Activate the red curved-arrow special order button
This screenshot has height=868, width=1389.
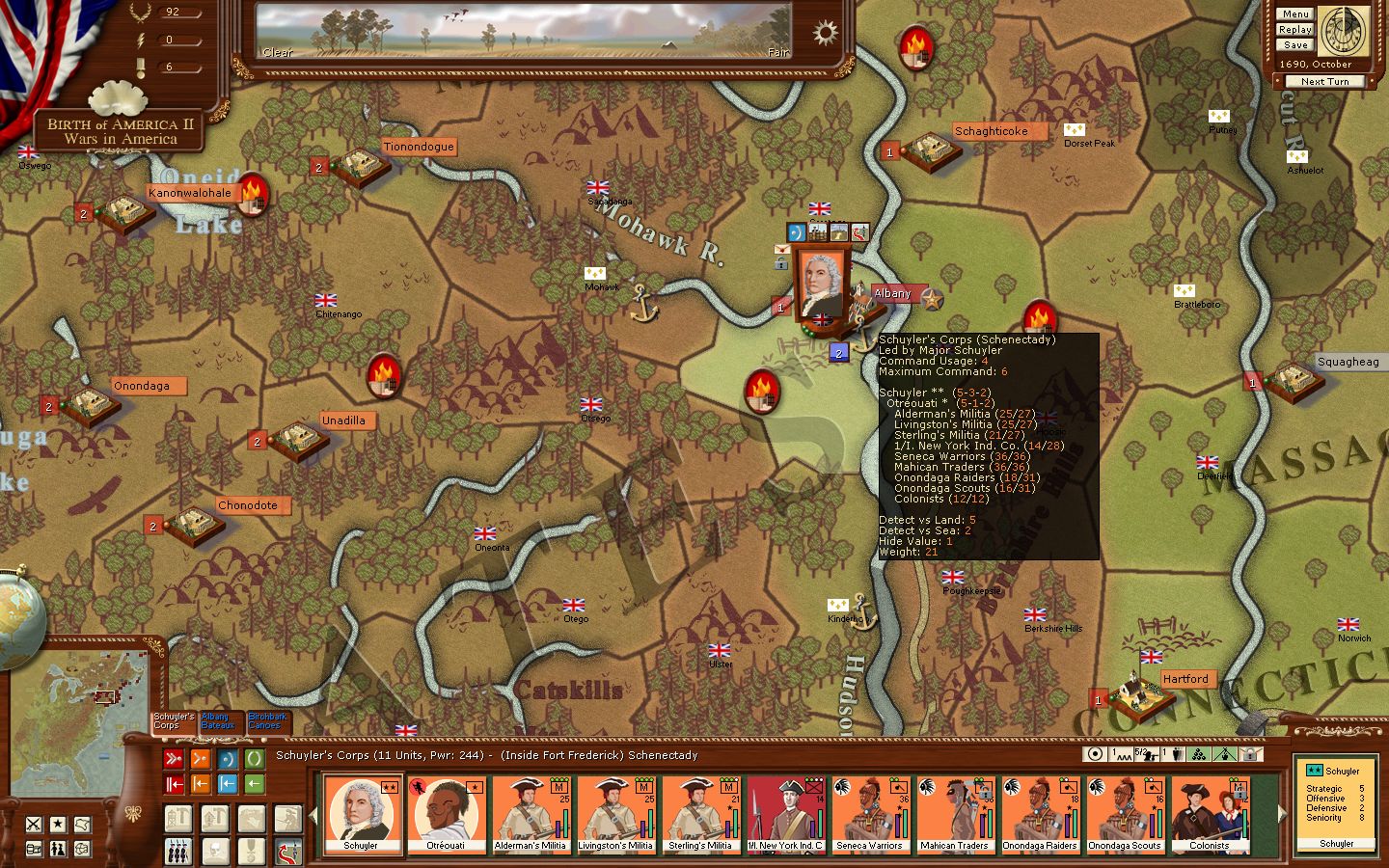287,852
